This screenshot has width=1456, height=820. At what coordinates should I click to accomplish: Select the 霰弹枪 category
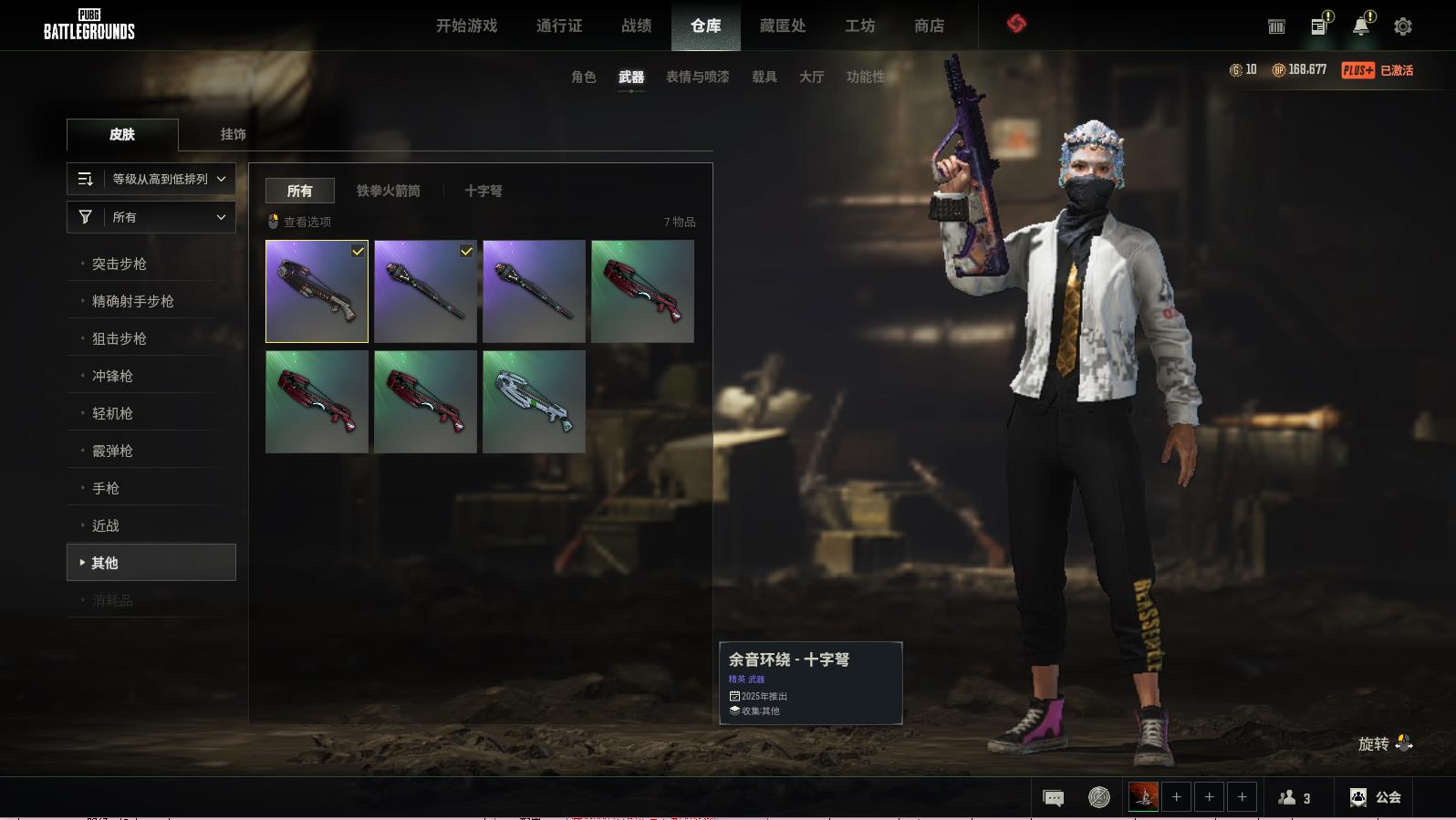tap(112, 451)
